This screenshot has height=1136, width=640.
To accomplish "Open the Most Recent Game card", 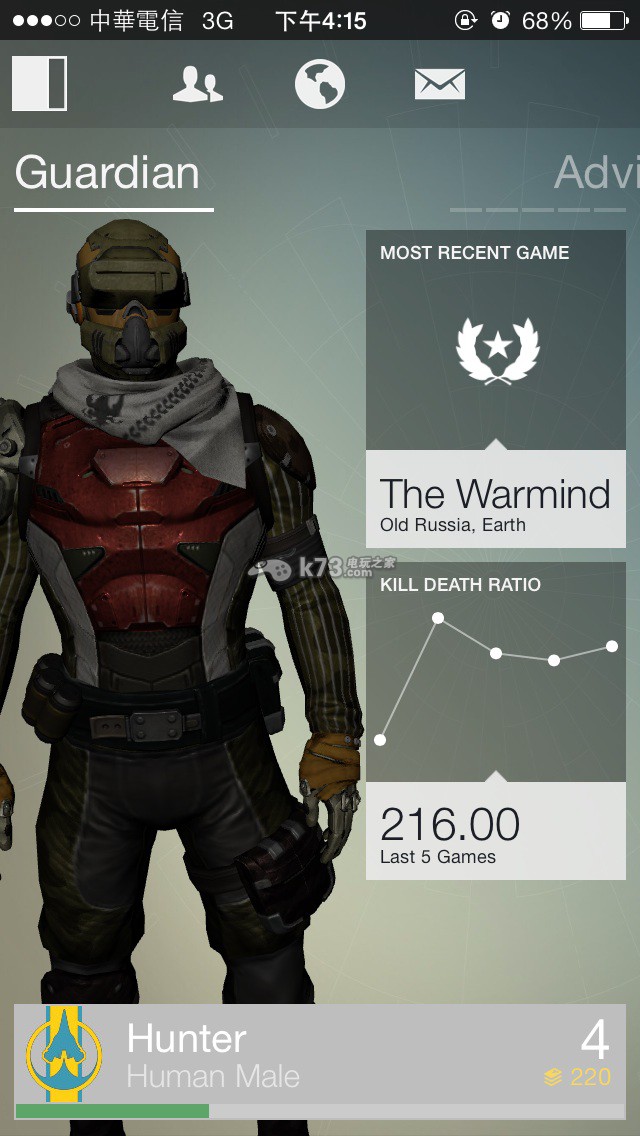I will point(495,389).
